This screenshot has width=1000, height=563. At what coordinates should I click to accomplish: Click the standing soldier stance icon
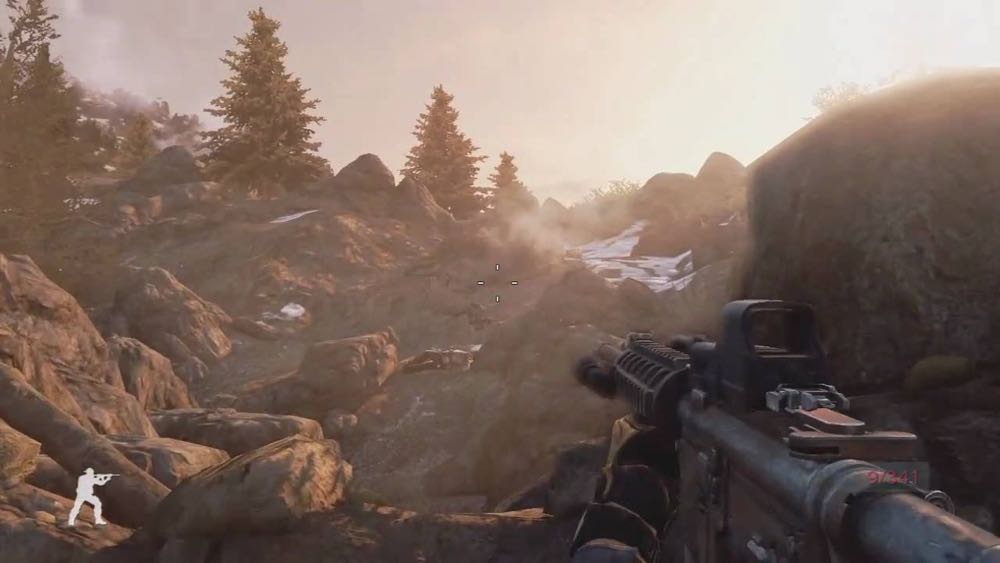89,495
